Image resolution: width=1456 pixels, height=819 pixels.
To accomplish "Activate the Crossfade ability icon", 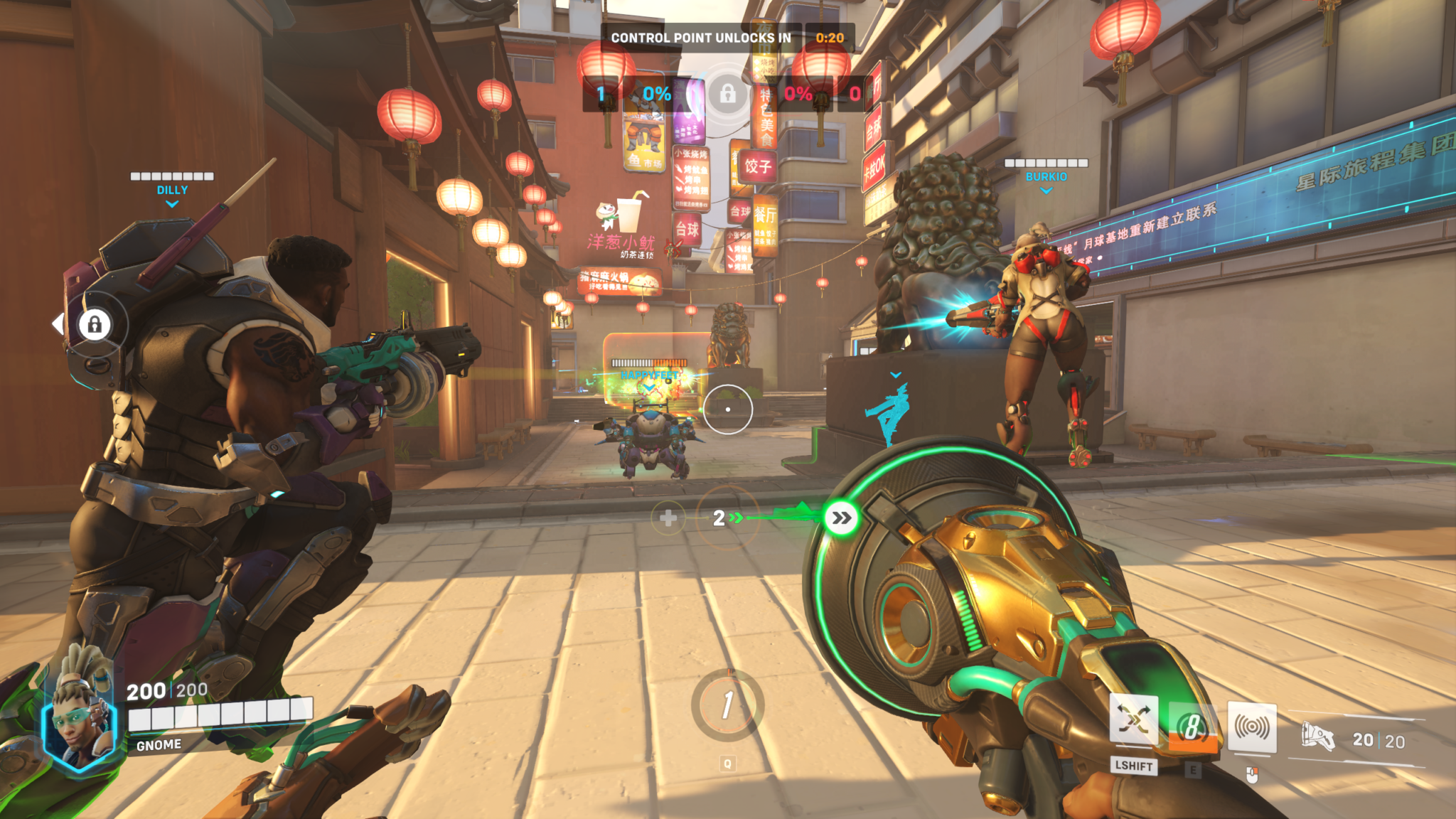I will pos(1133,720).
